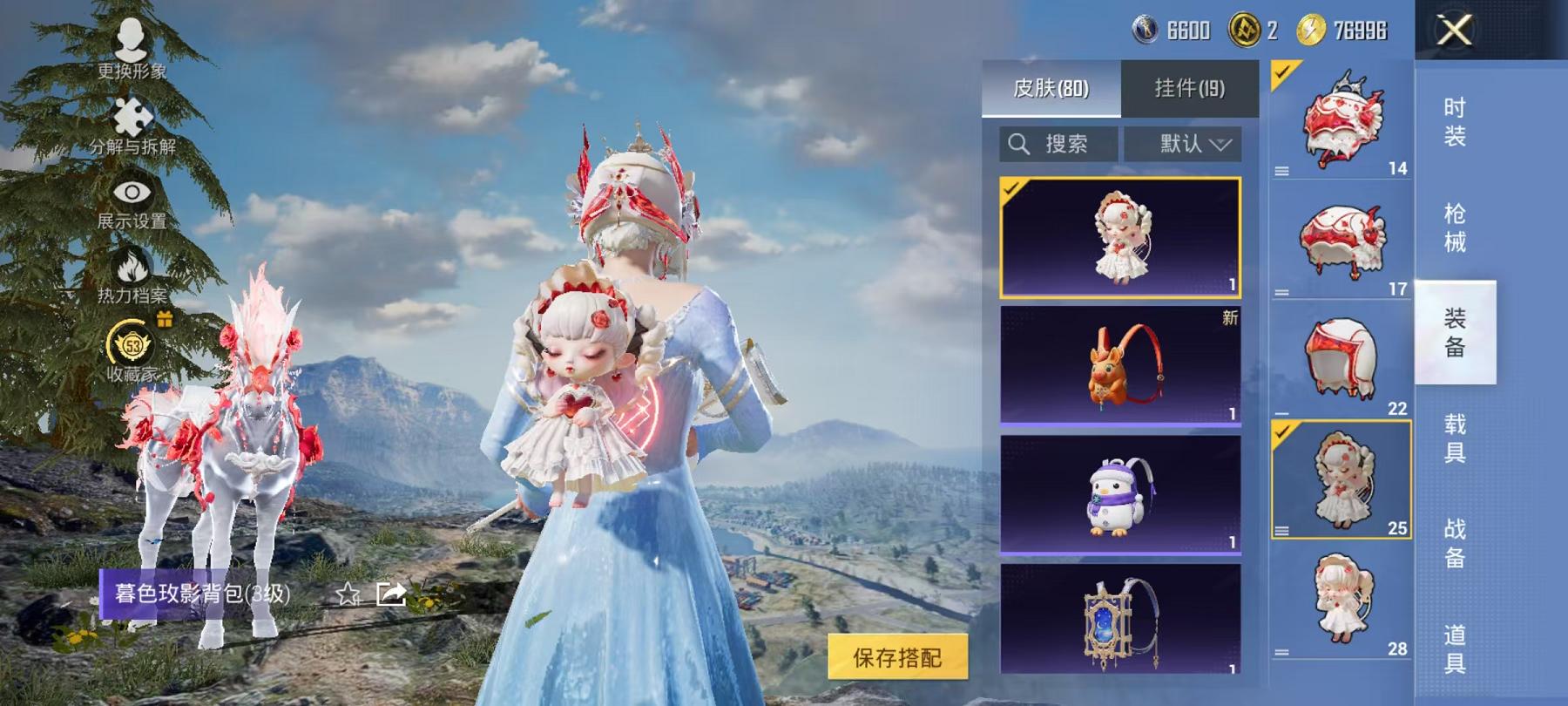The image size is (1568, 706).
Task: Switch to the 挂件(19) tab
Action: (1190, 87)
